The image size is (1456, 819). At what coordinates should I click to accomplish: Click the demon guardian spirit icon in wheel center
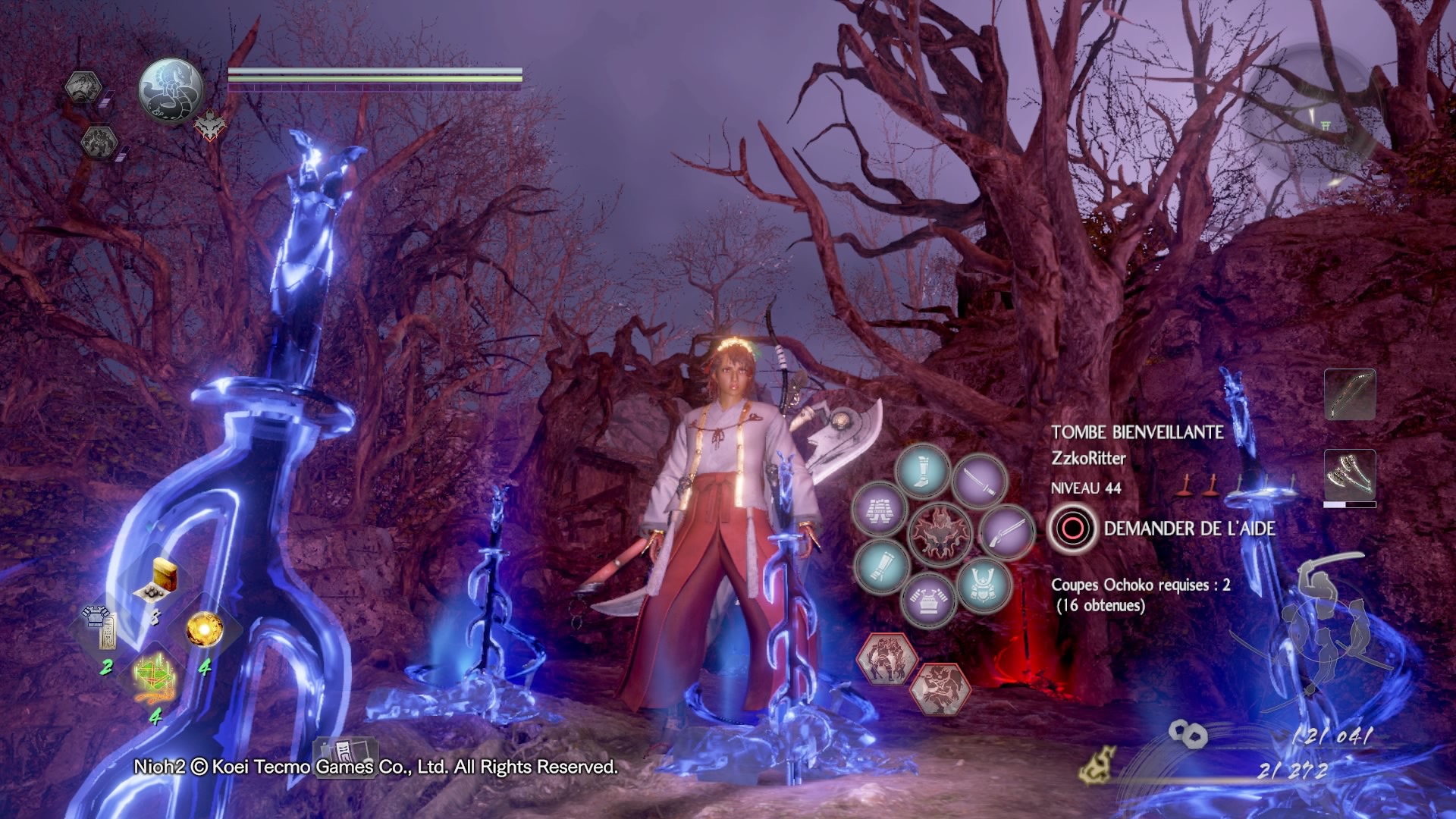(x=940, y=533)
